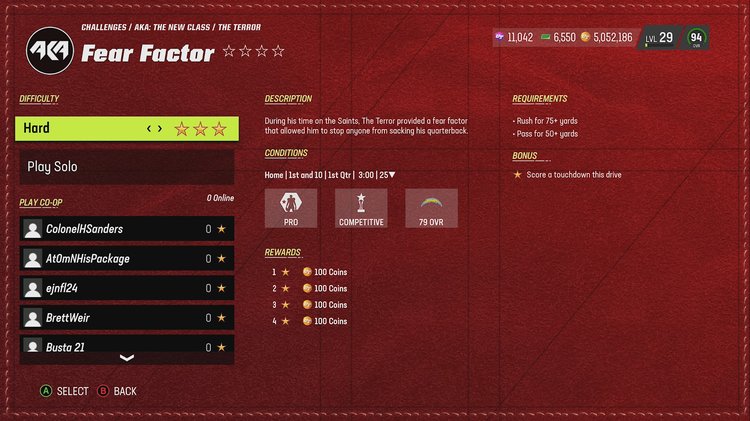Select the Competitive condition tile
Image resolution: width=750 pixels, height=421 pixels.
[x=361, y=209]
